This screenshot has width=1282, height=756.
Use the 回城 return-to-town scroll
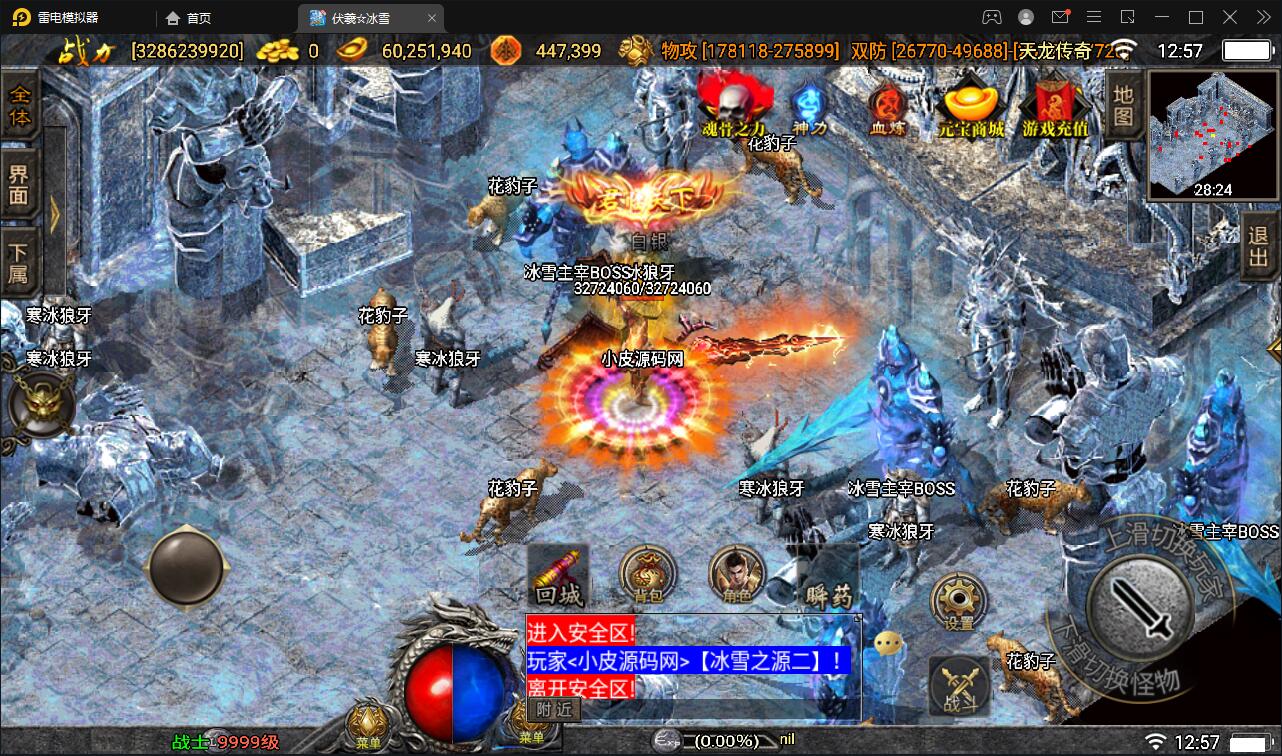[558, 577]
